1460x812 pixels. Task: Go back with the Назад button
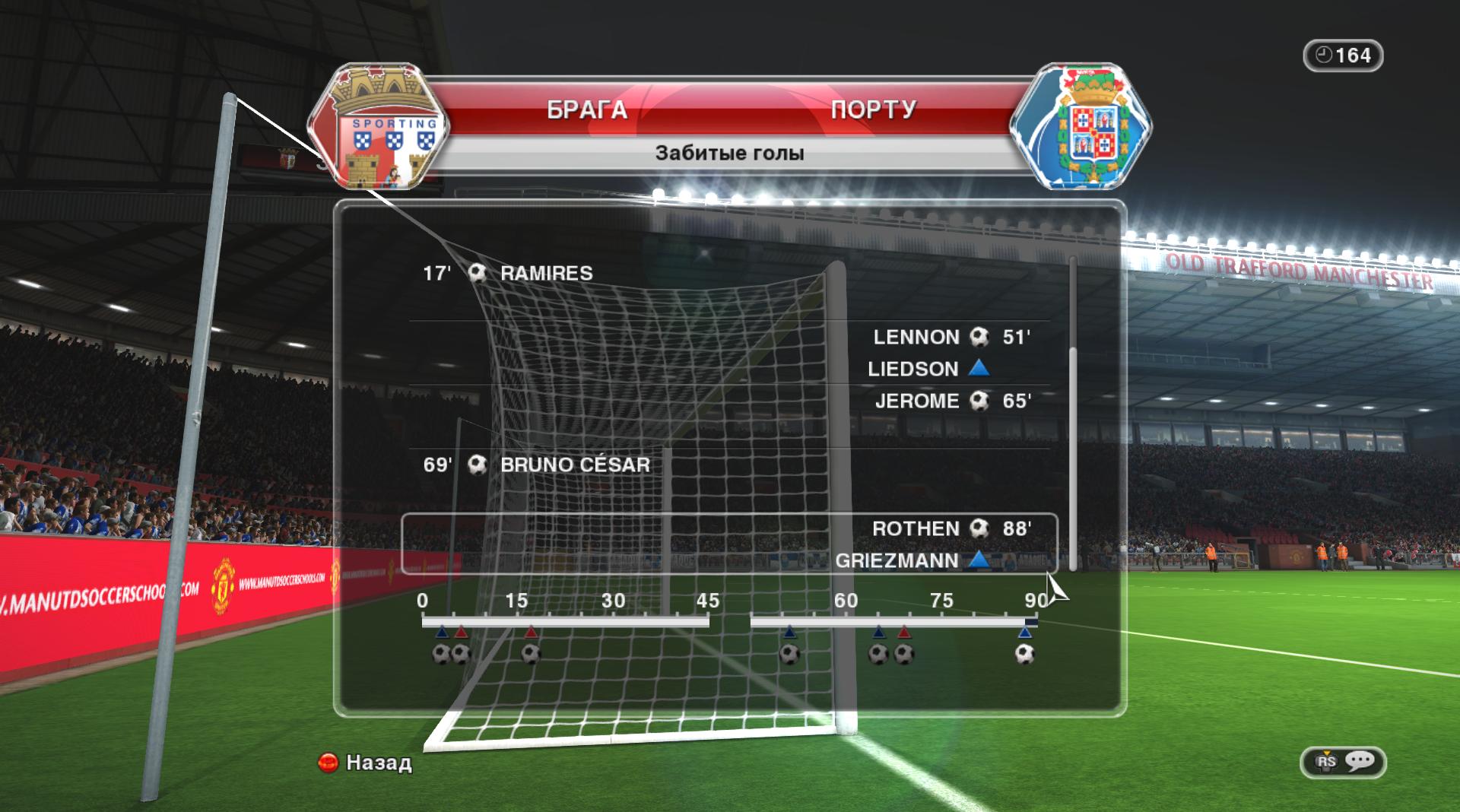click(x=365, y=762)
